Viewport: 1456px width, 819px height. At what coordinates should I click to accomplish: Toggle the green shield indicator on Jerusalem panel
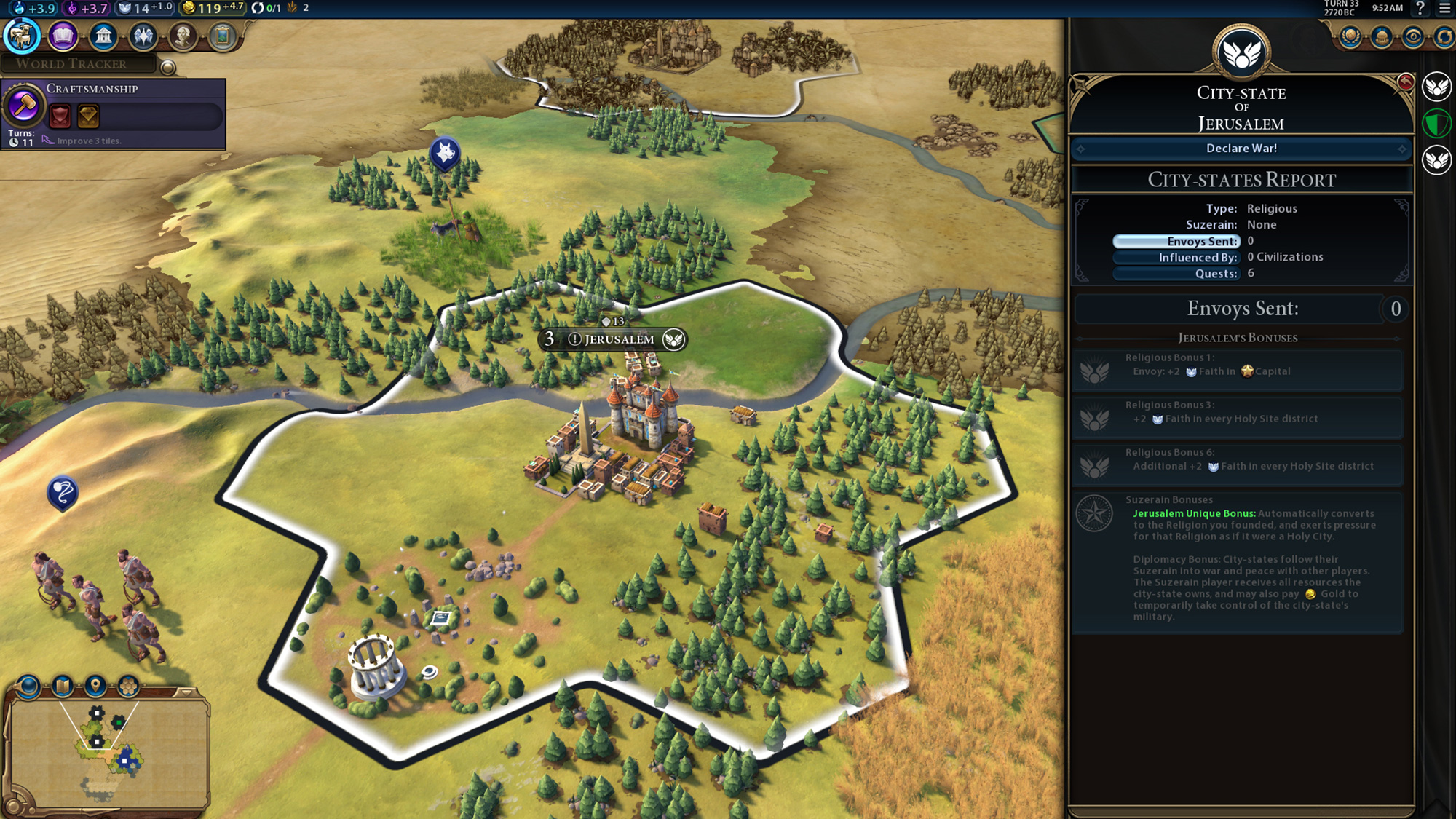(x=1438, y=122)
